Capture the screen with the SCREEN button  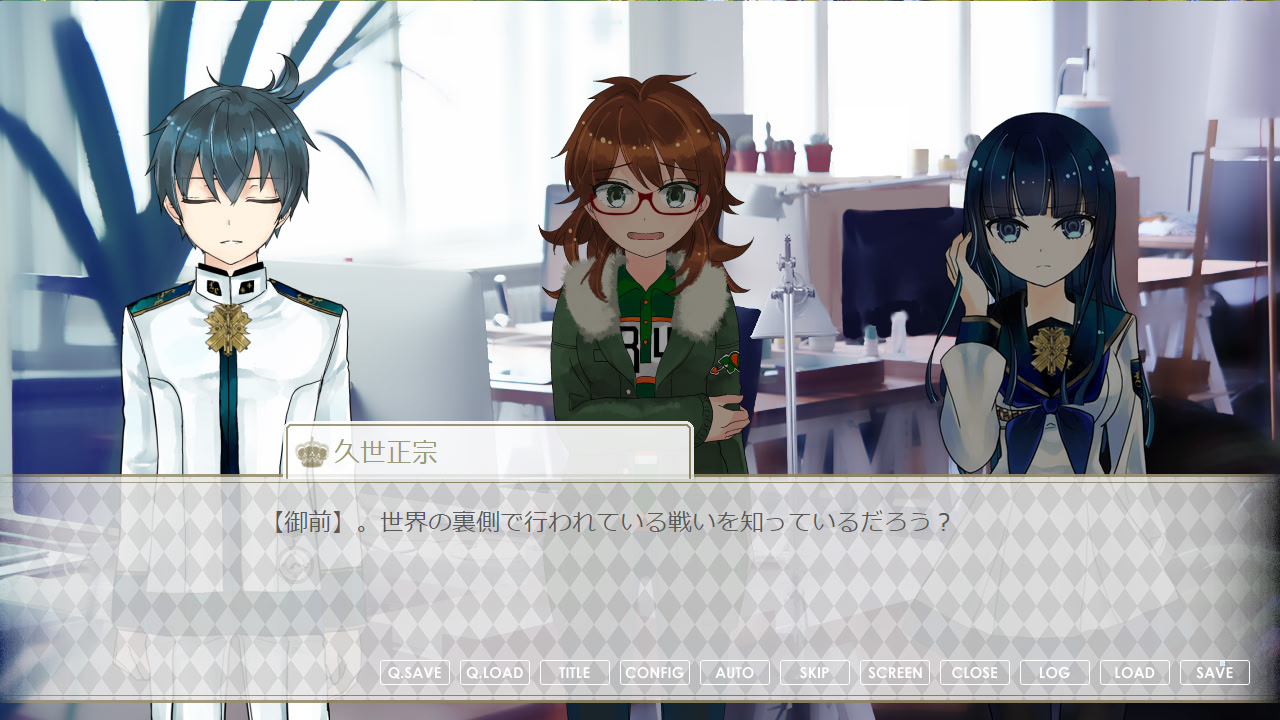(x=894, y=672)
